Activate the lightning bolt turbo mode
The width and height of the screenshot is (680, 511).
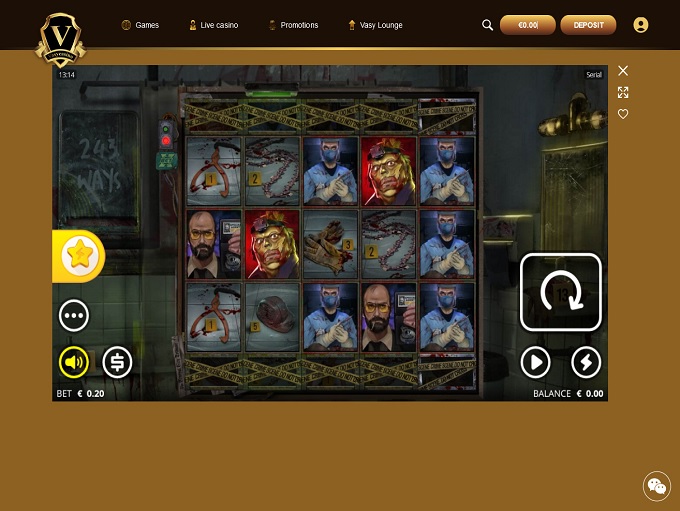[x=586, y=362]
